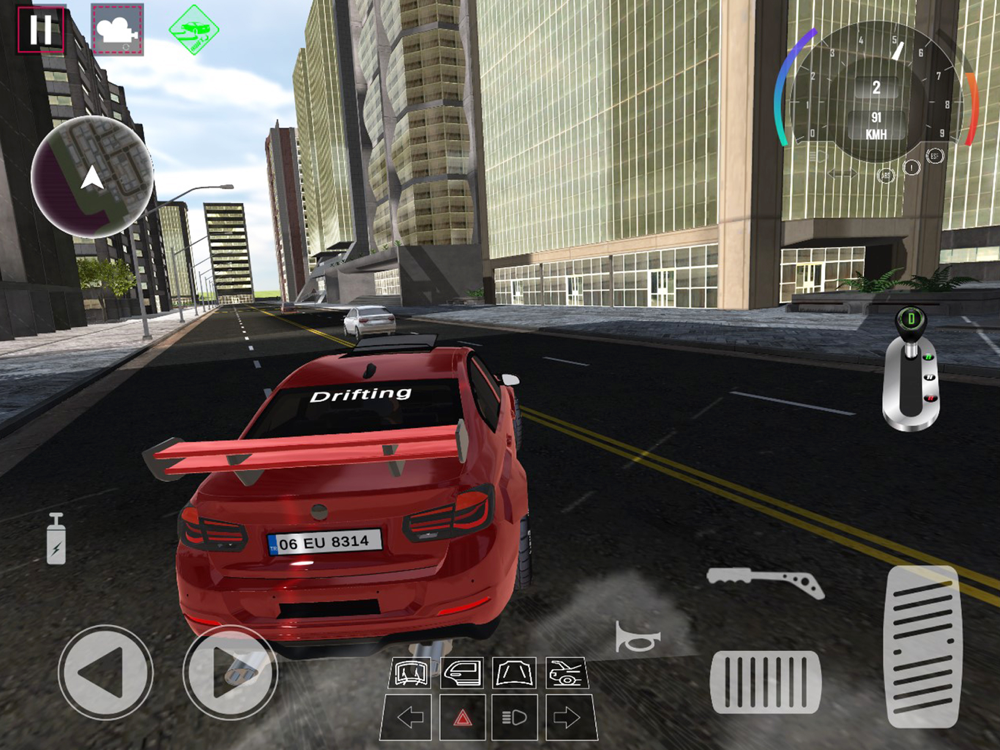Viewport: 1000px width, 750px height.
Task: Tap the tall gas accelerator pedal
Action: click(922, 646)
